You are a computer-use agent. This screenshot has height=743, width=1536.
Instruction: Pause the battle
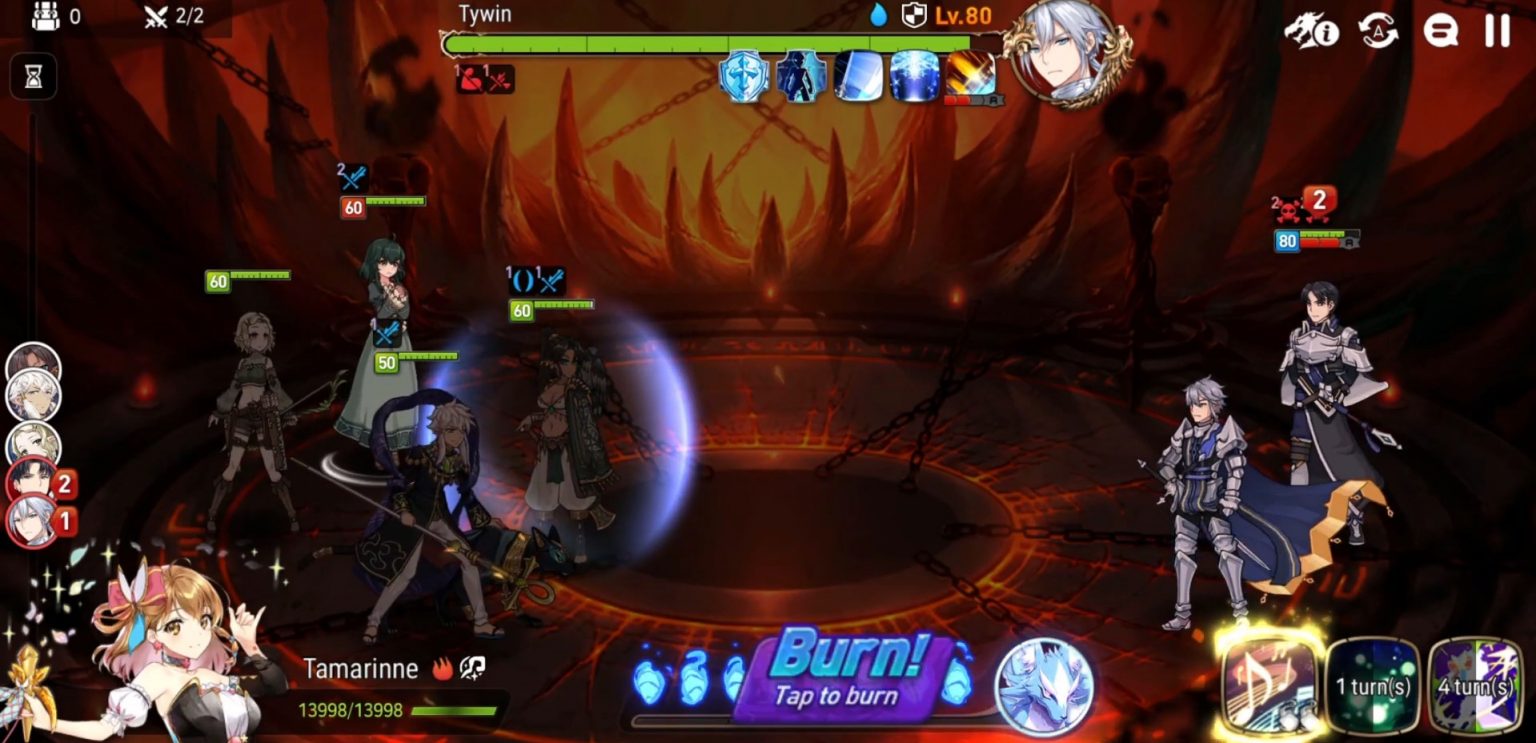[x=1497, y=31]
